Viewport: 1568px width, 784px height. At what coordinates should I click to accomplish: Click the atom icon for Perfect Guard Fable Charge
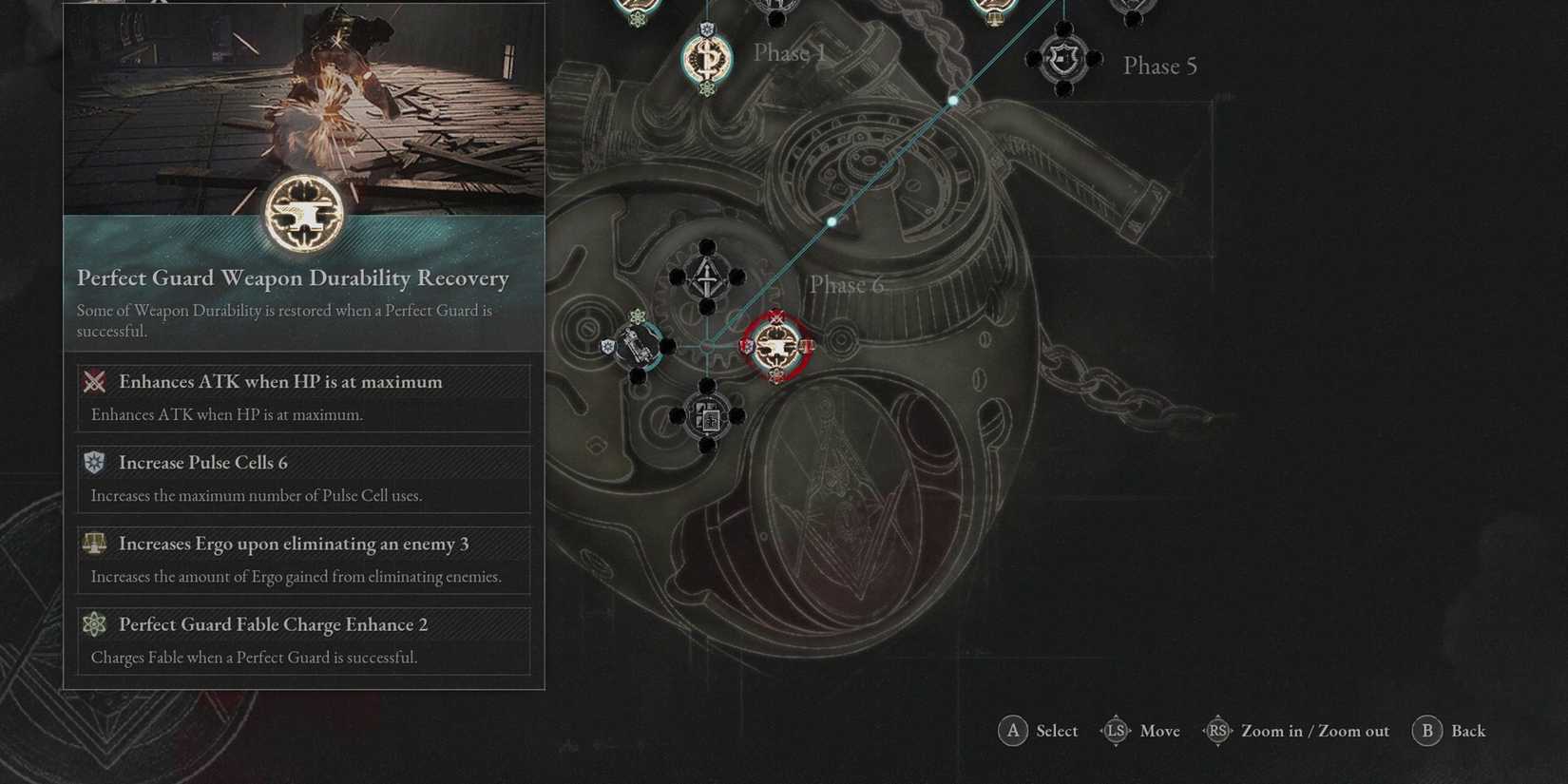[92, 623]
